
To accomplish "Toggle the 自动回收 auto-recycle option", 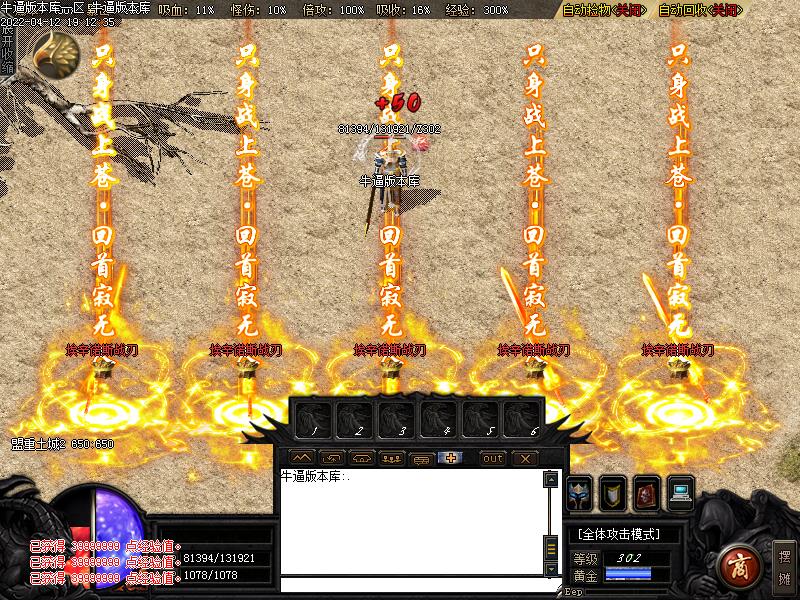I will point(700,10).
